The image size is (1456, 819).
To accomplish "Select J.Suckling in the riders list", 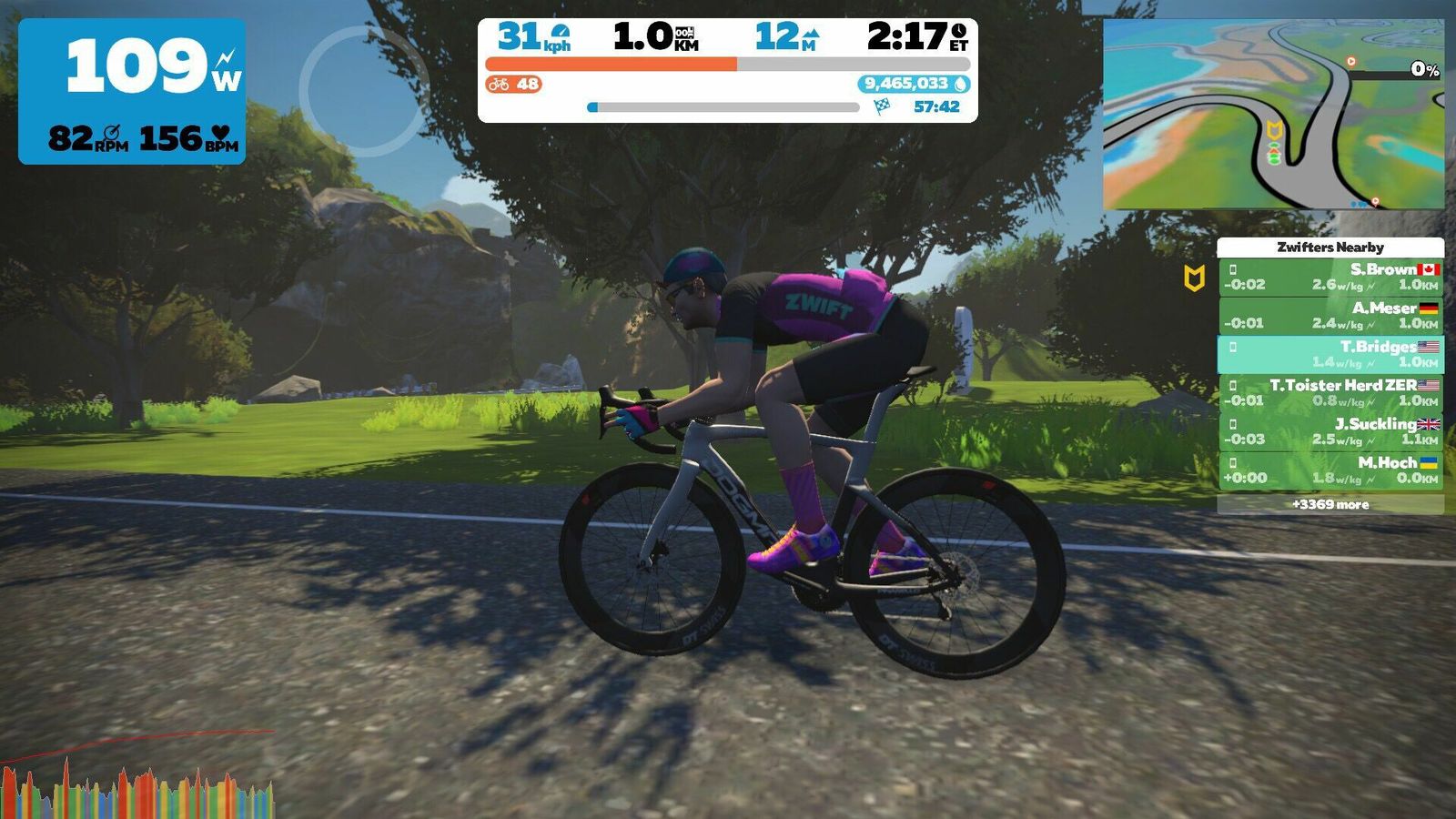I will 1330,431.
